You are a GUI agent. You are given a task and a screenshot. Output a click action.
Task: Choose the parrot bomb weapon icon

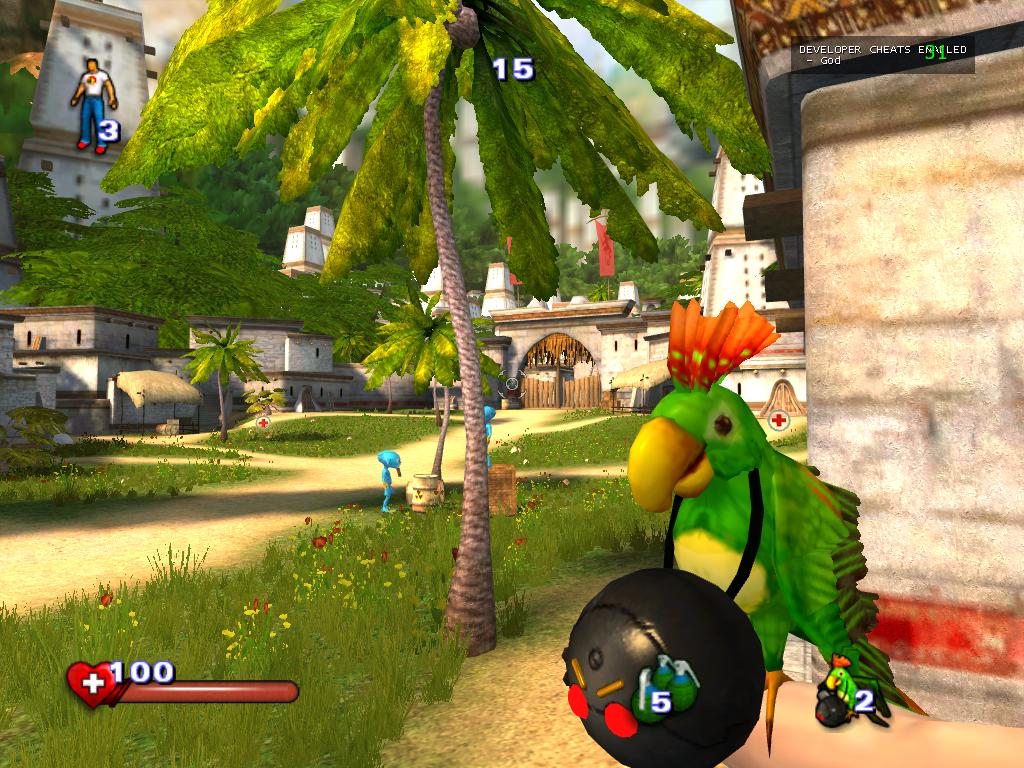[x=838, y=691]
